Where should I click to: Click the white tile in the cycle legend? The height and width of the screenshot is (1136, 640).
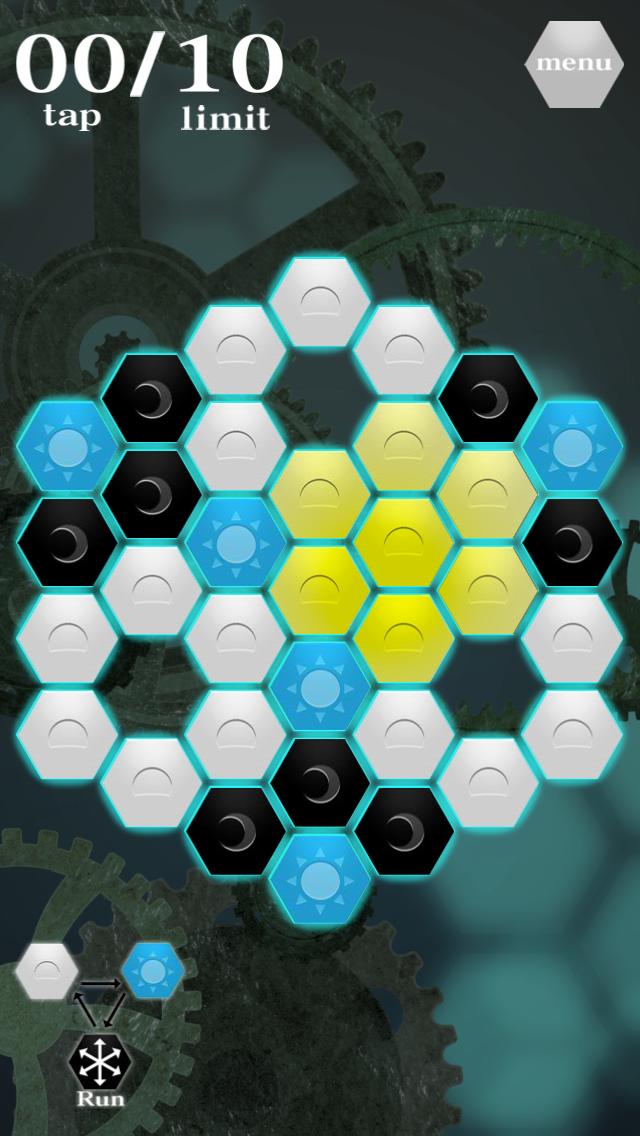[47, 970]
